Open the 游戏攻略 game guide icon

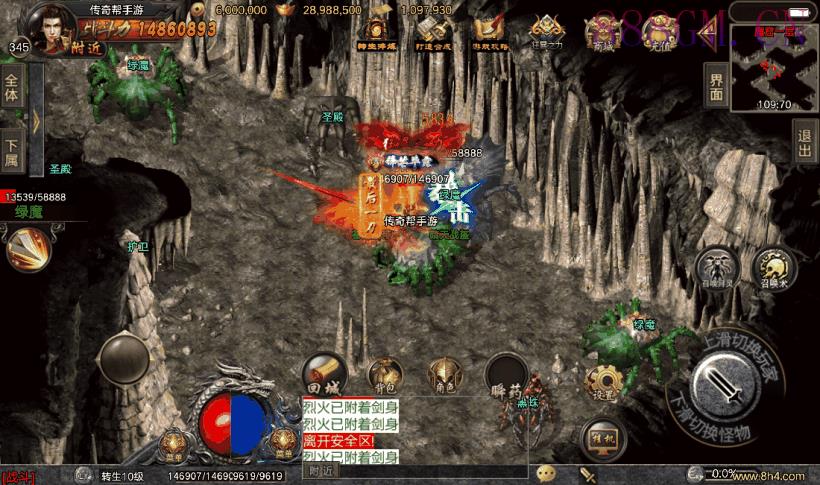tap(490, 32)
